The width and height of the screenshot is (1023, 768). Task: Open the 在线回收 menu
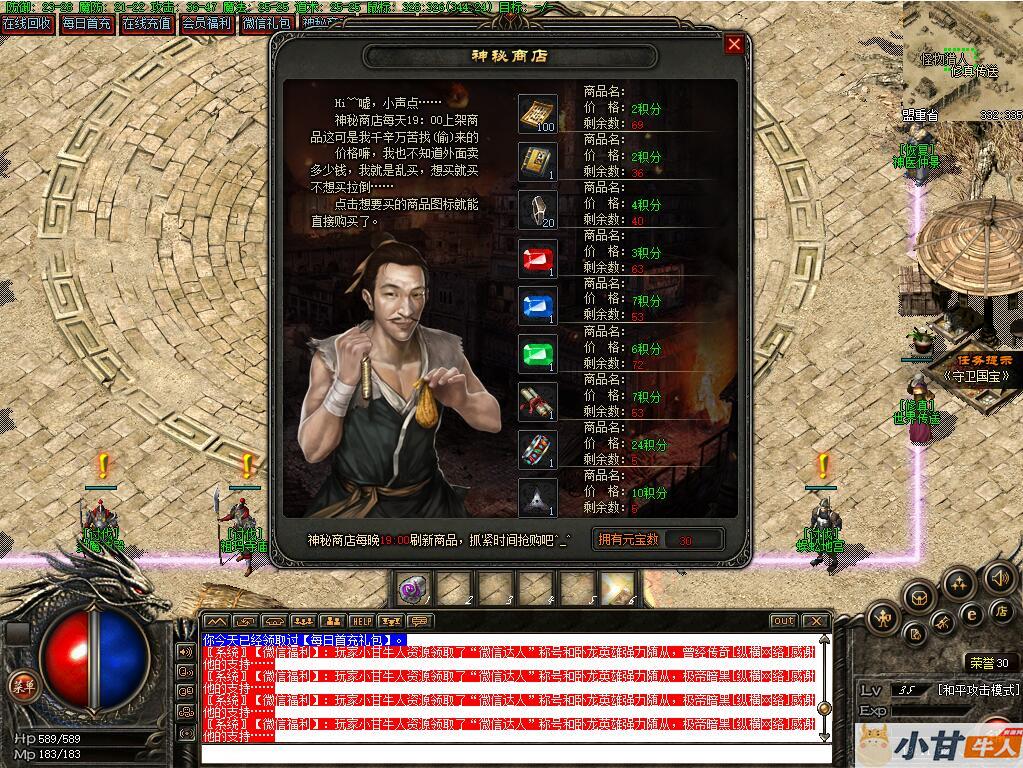point(27,23)
